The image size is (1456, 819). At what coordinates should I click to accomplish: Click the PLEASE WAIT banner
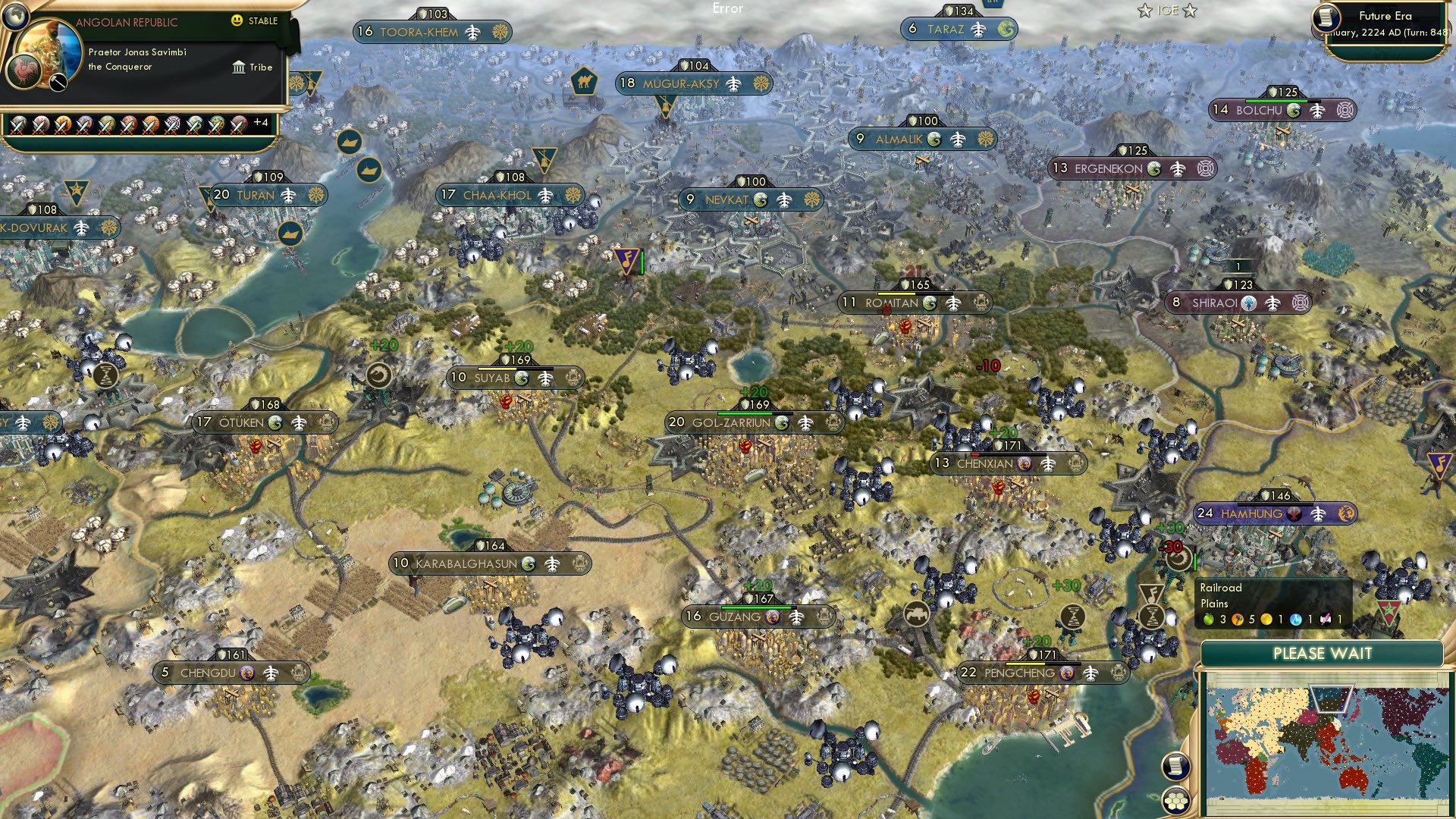click(x=1323, y=653)
